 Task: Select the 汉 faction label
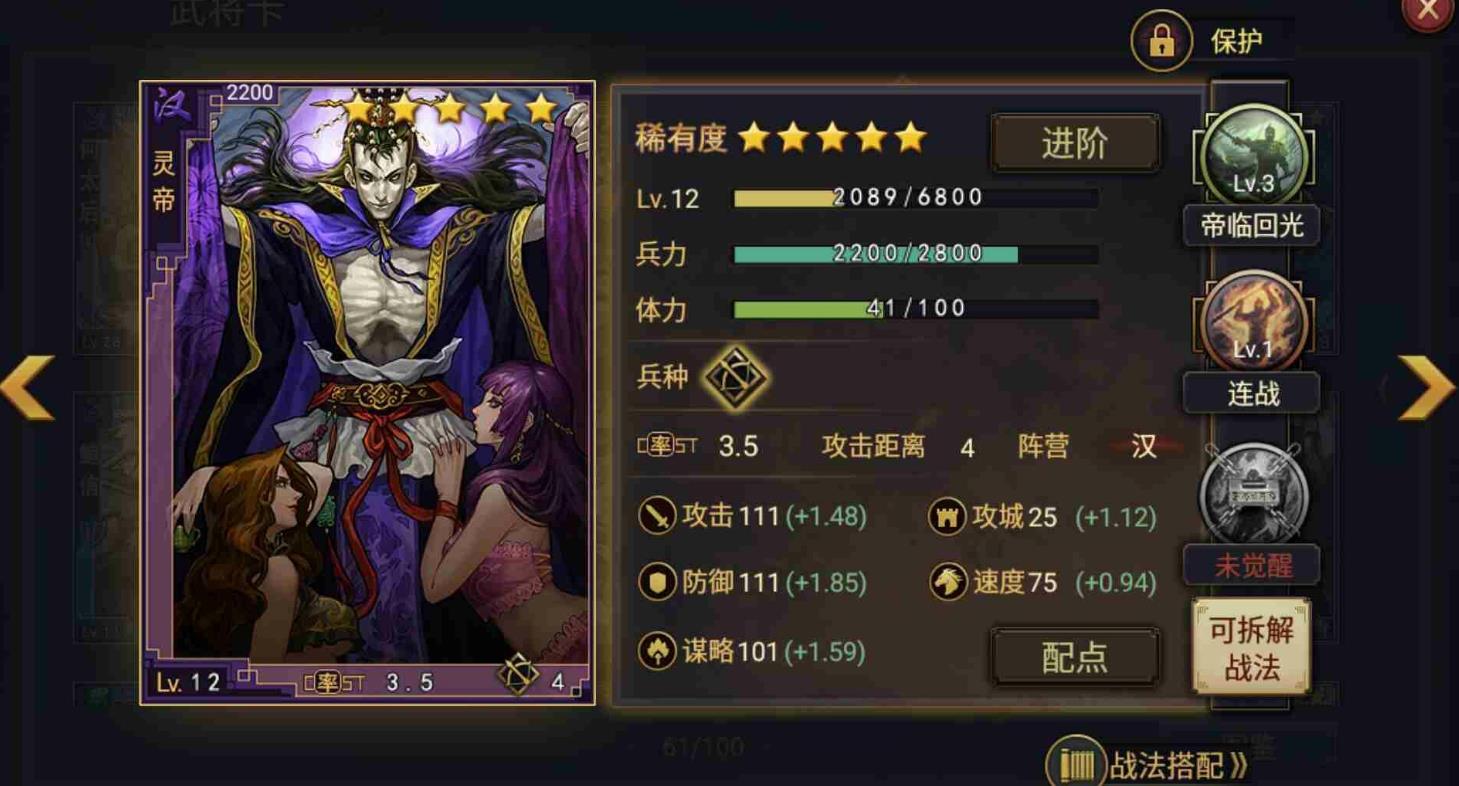coord(1142,446)
